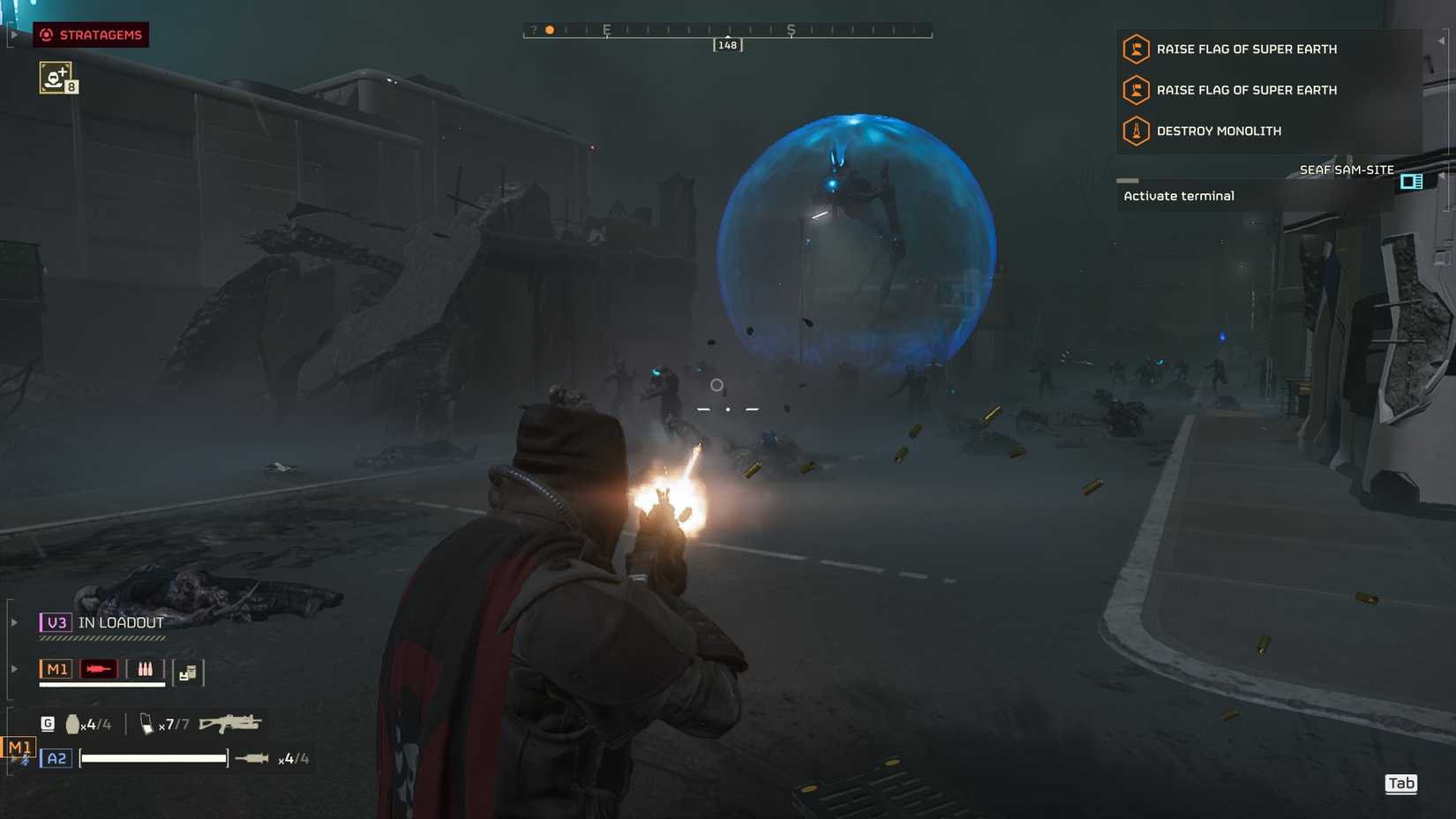Toggle the M1 weapon slot indicator
This screenshot has height=819, width=1456.
click(57, 669)
